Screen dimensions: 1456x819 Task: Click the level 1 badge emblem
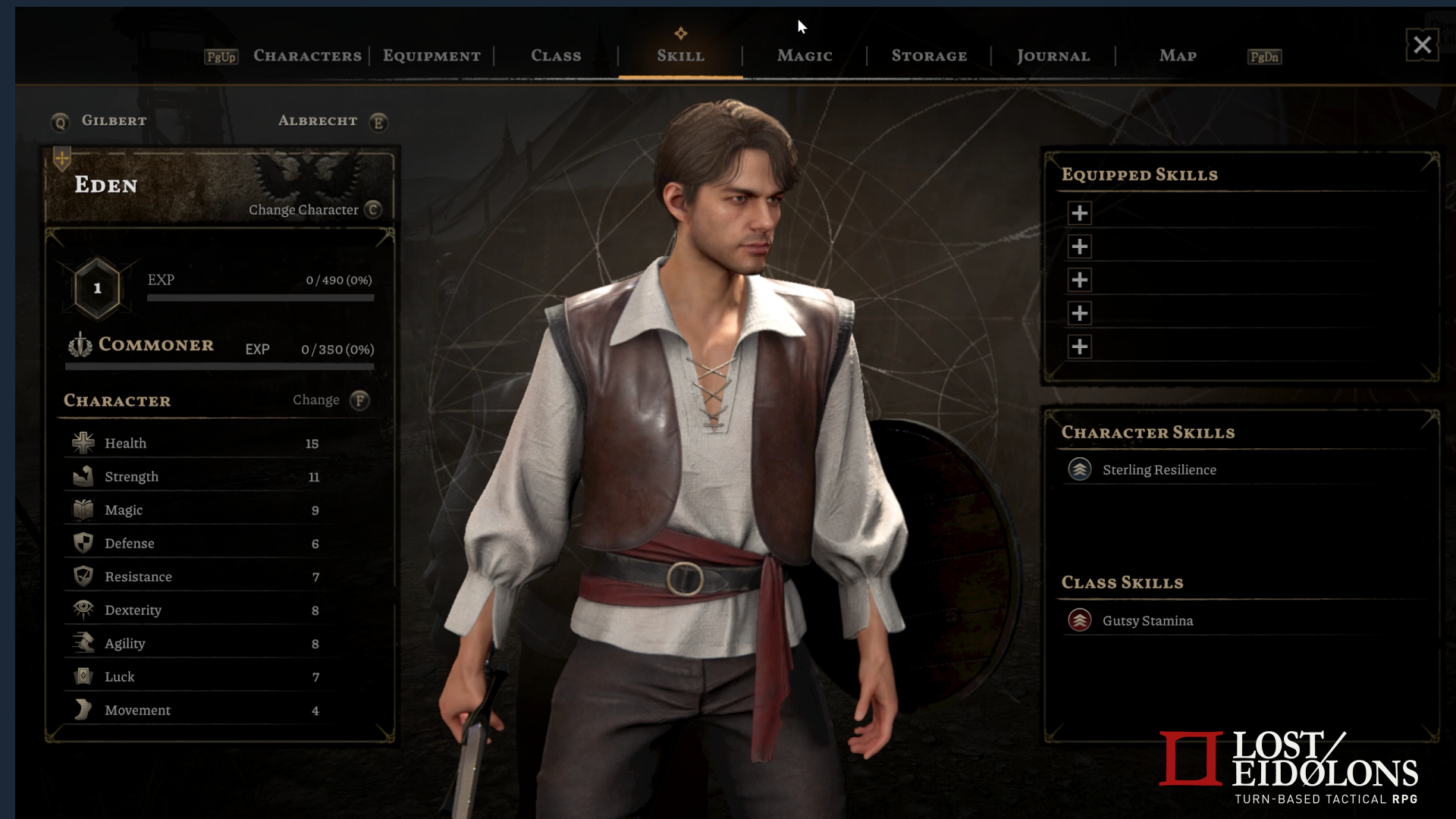click(97, 287)
